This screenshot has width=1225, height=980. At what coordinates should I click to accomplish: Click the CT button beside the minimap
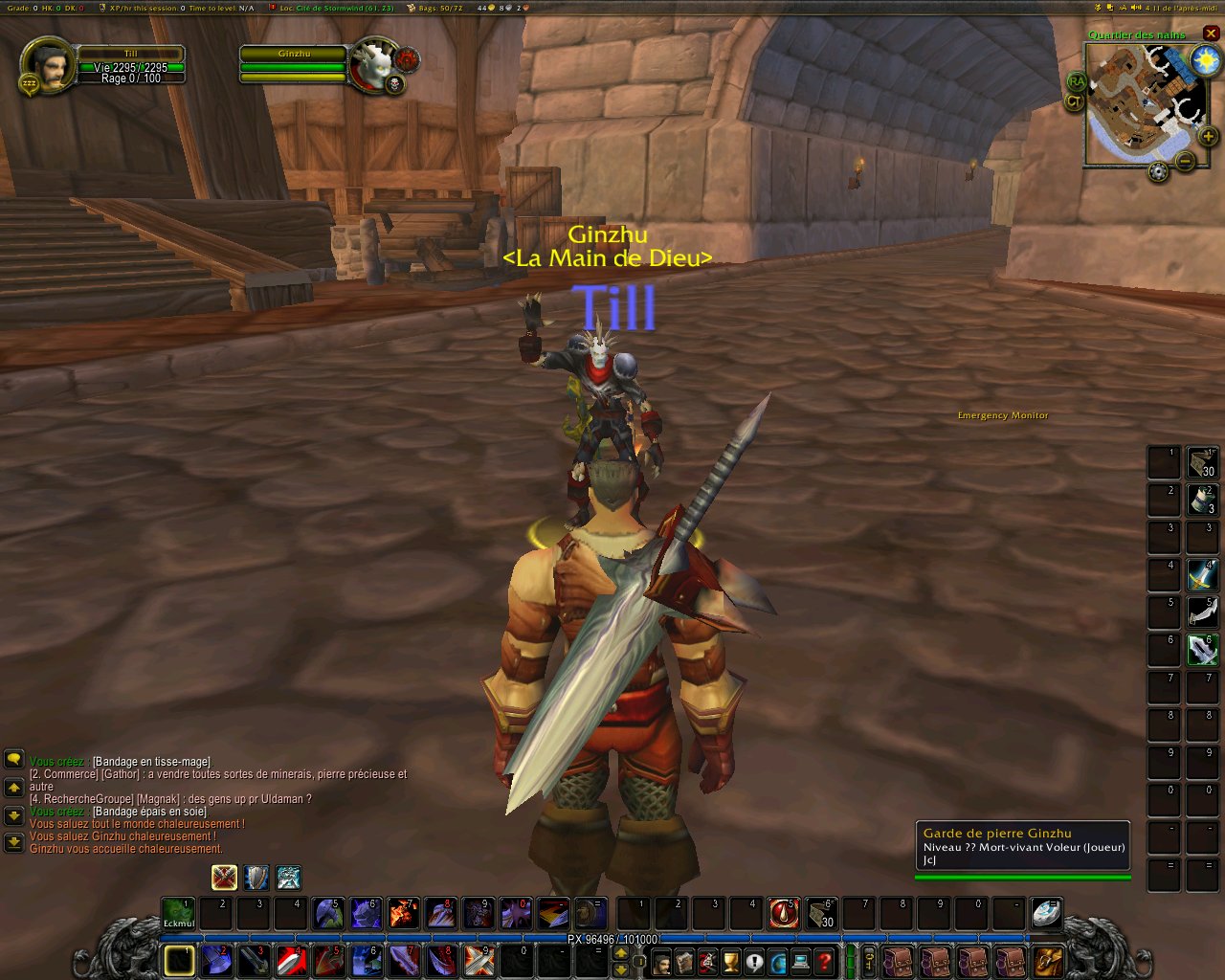click(x=1074, y=100)
